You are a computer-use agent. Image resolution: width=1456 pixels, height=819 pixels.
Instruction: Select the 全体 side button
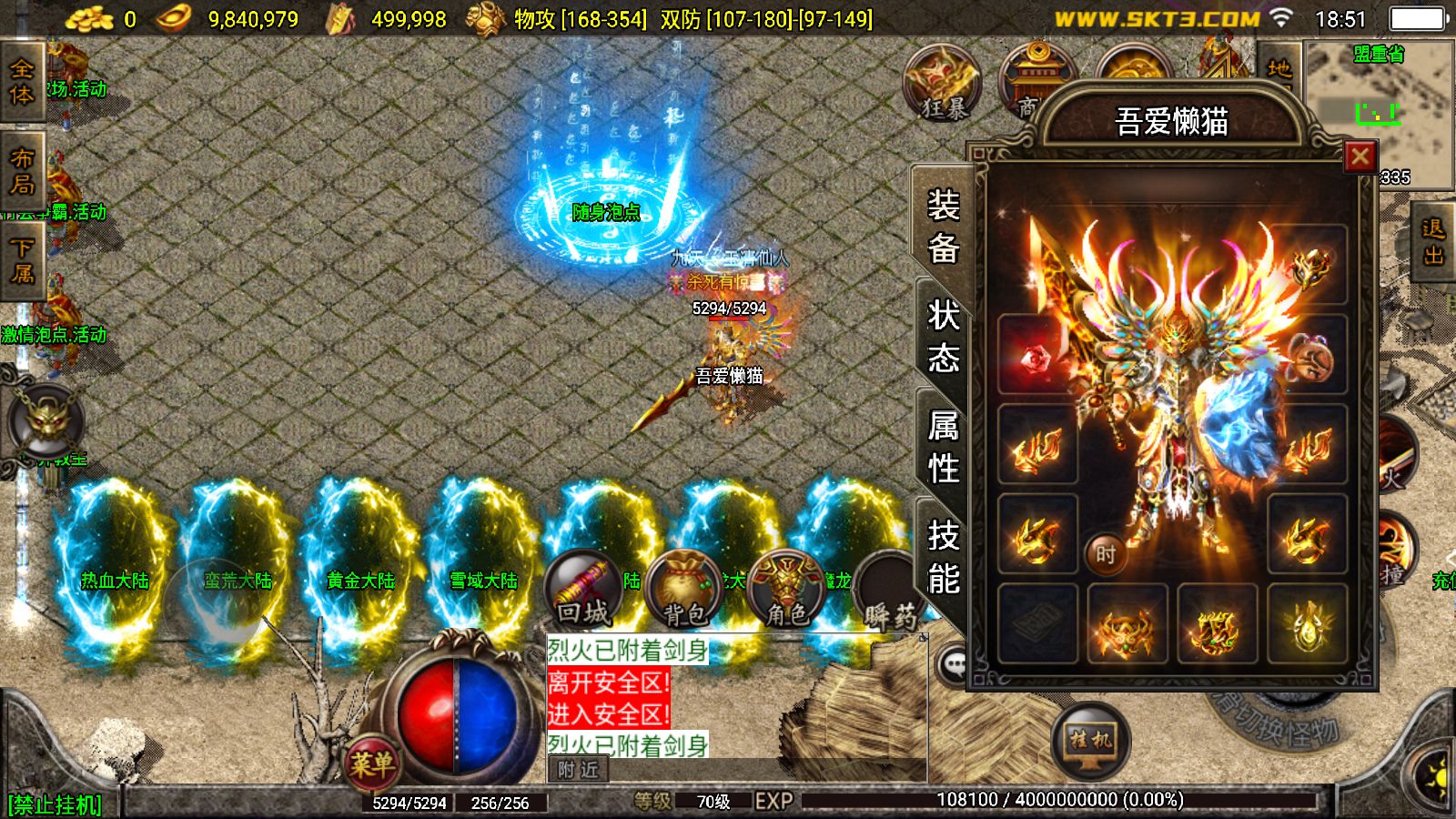pyautogui.click(x=22, y=82)
